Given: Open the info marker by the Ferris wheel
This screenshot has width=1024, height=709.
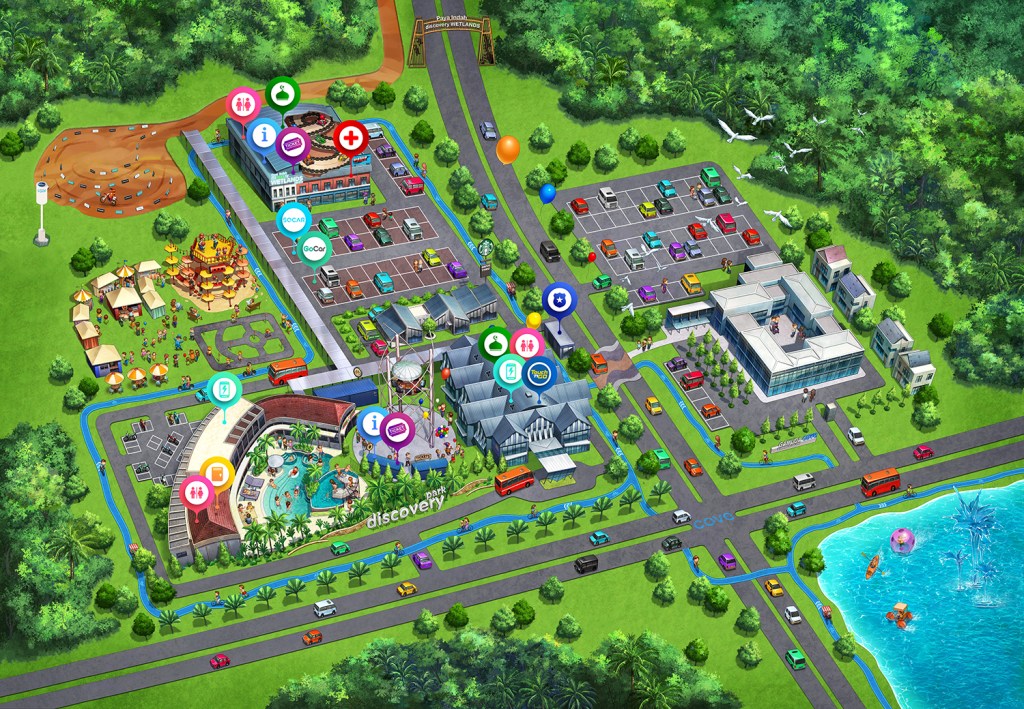Looking at the screenshot, I should point(374,424).
